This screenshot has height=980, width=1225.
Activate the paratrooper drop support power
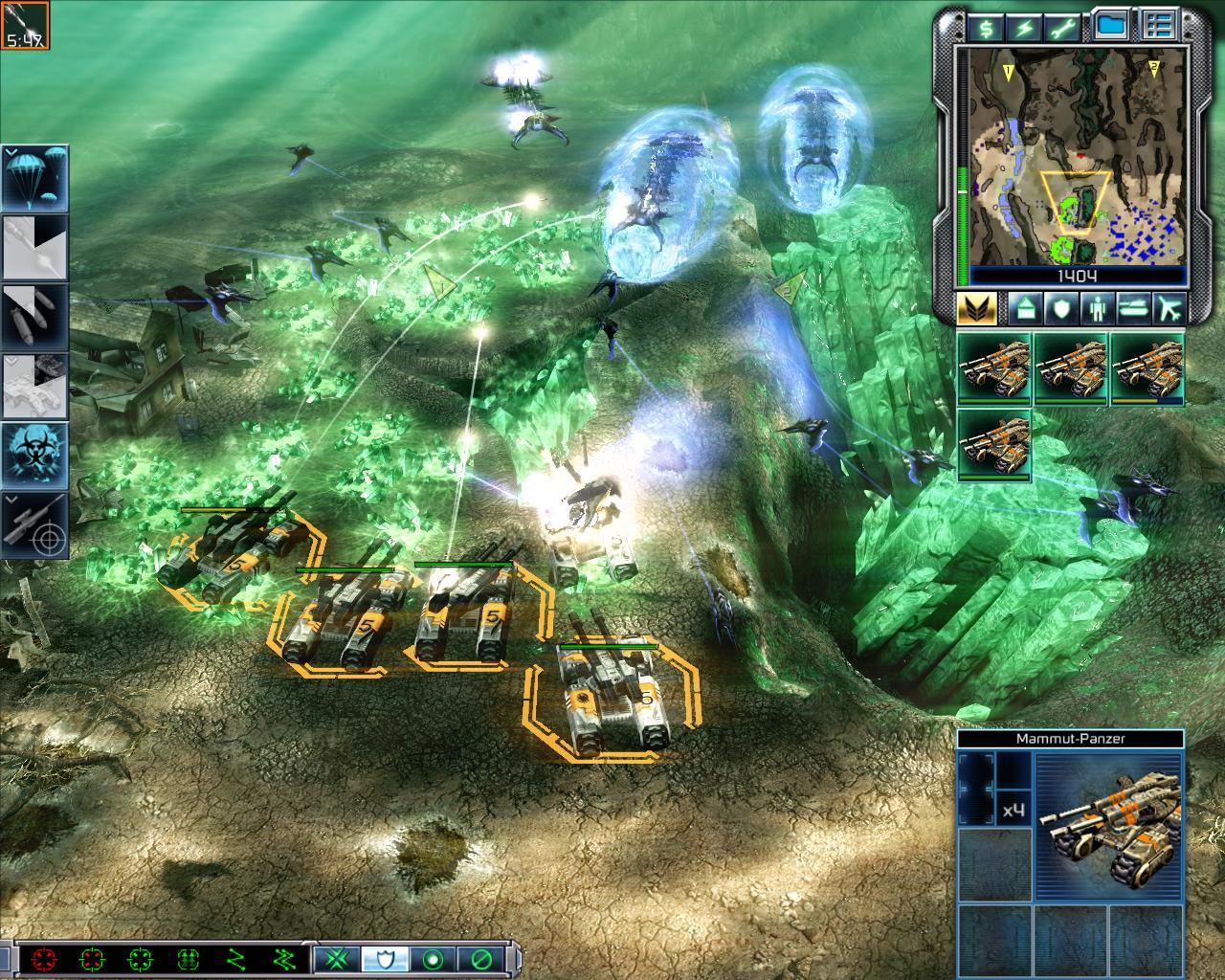click(34, 178)
